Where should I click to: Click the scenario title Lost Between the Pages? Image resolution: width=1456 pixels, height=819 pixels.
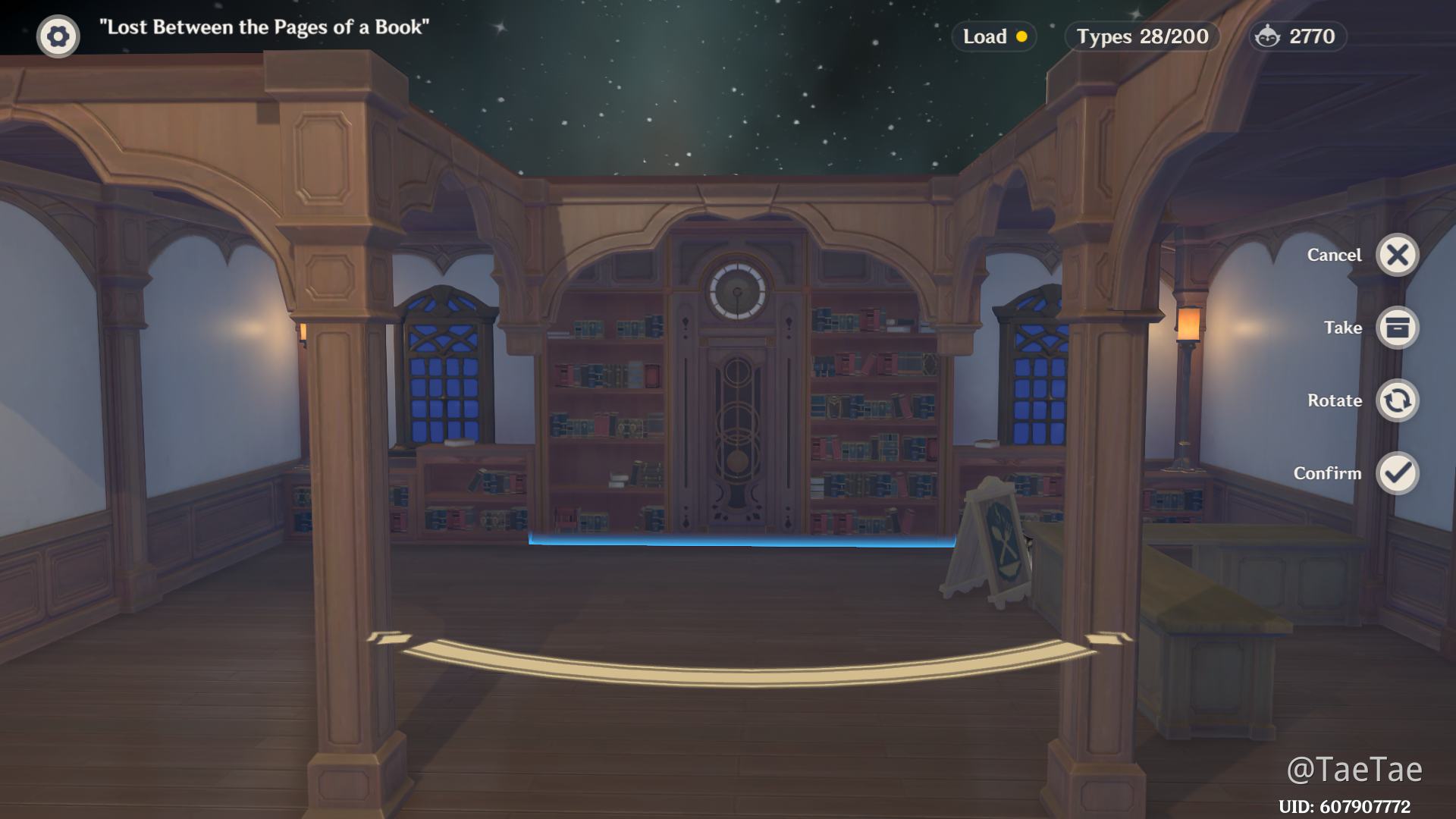tap(263, 27)
